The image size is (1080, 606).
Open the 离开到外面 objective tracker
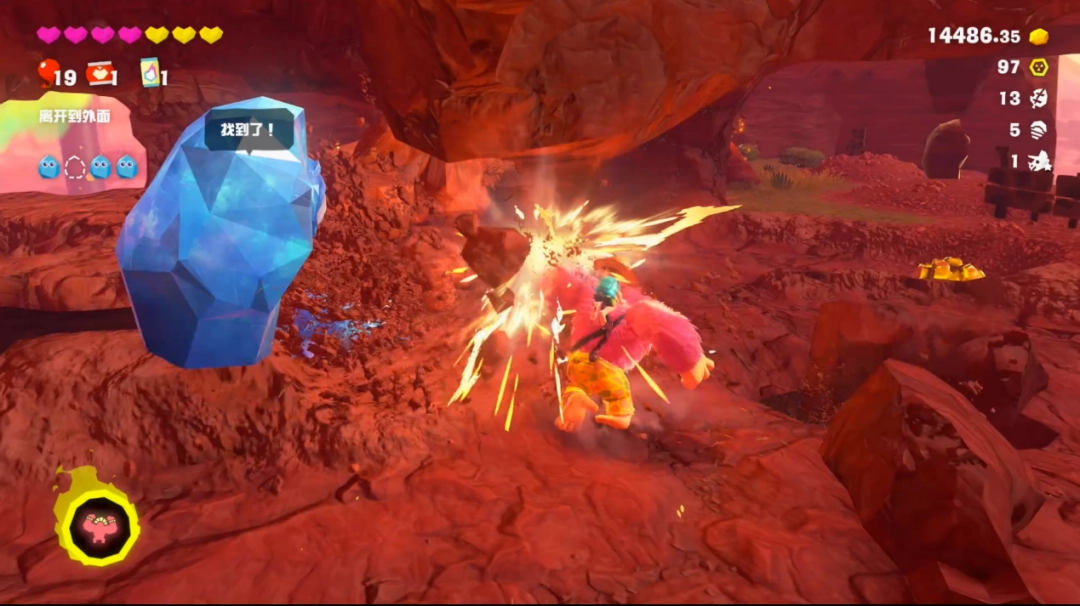pyautogui.click(x=74, y=116)
